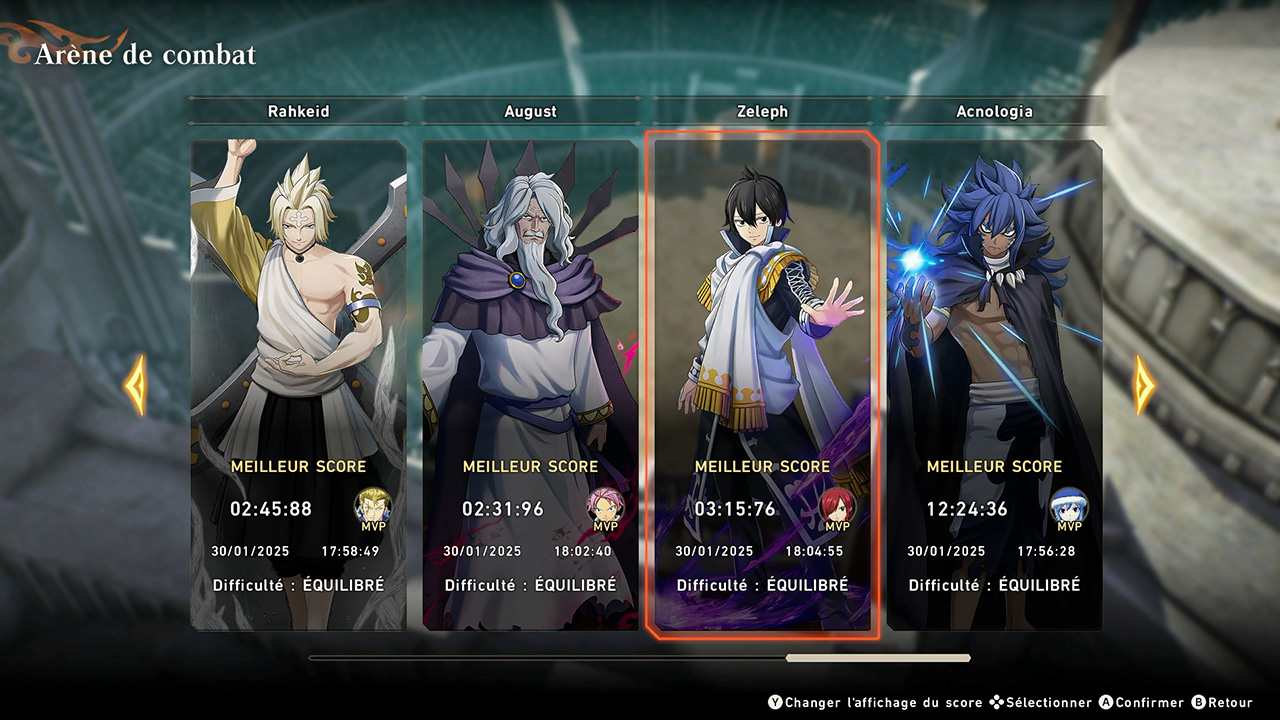The width and height of the screenshot is (1280, 720).
Task: Choose the August arena battle card
Action: (x=530, y=385)
